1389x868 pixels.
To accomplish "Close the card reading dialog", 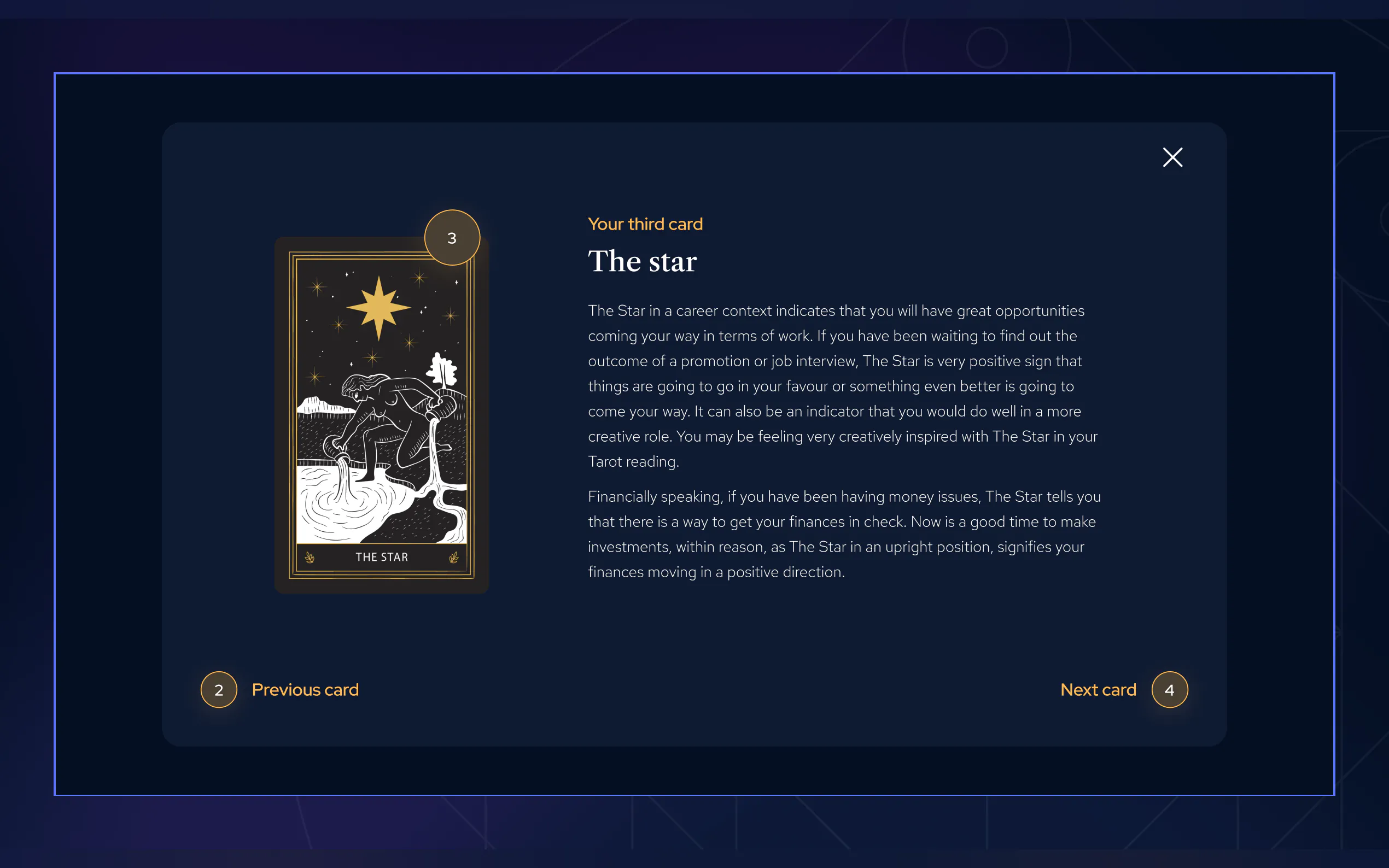I will 1172,157.
